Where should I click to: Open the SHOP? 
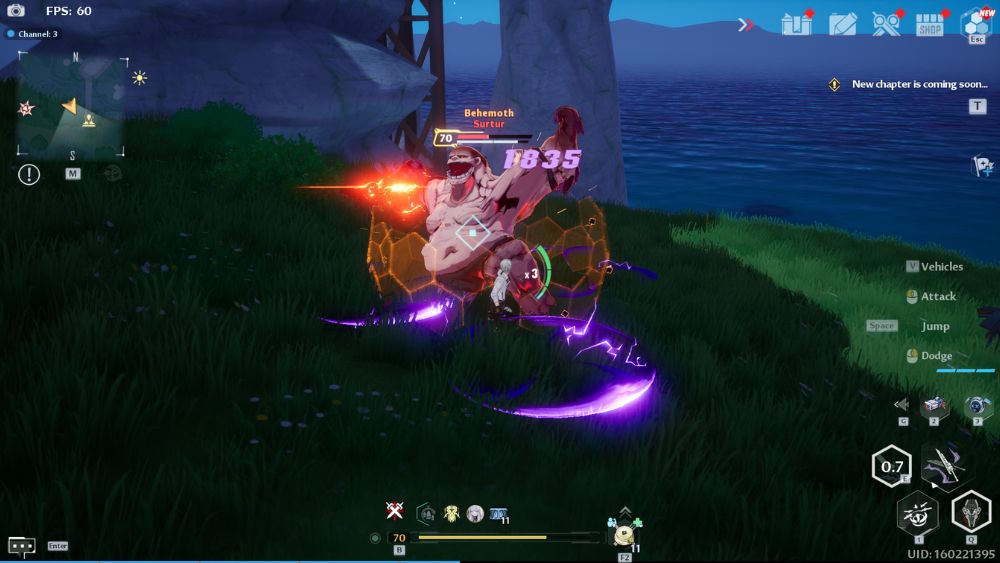[930, 25]
